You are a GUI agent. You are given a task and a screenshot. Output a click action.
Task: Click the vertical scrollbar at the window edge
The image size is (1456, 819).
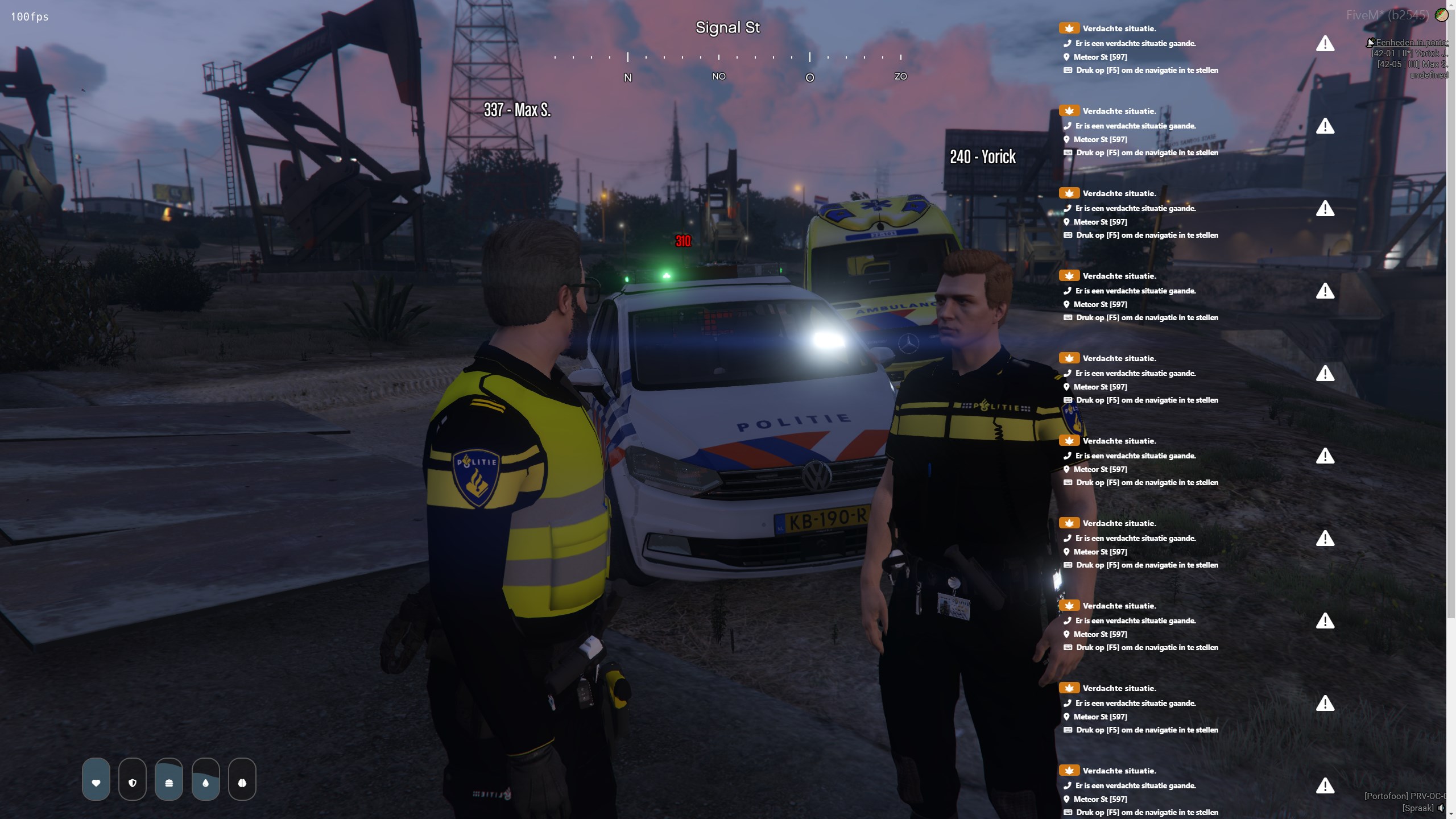point(1451,341)
